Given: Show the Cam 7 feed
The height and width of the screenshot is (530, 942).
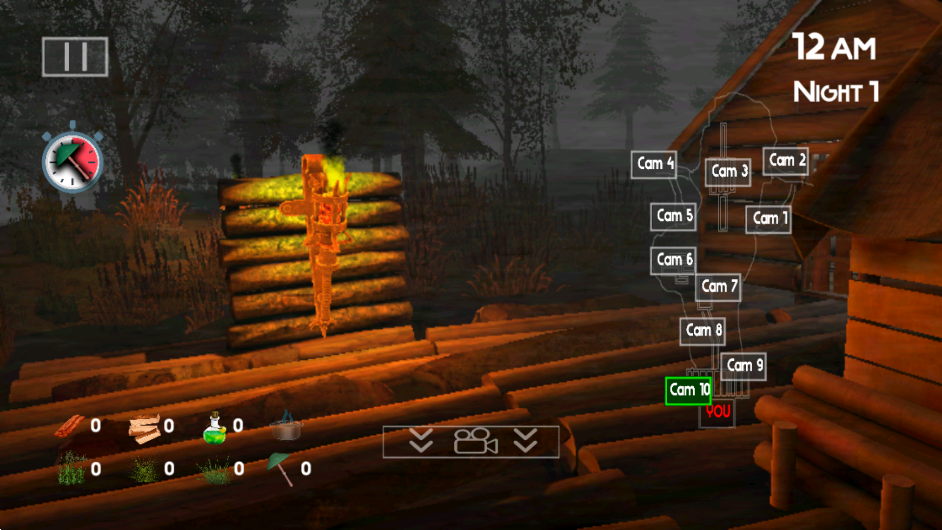Looking at the screenshot, I should pos(718,287).
